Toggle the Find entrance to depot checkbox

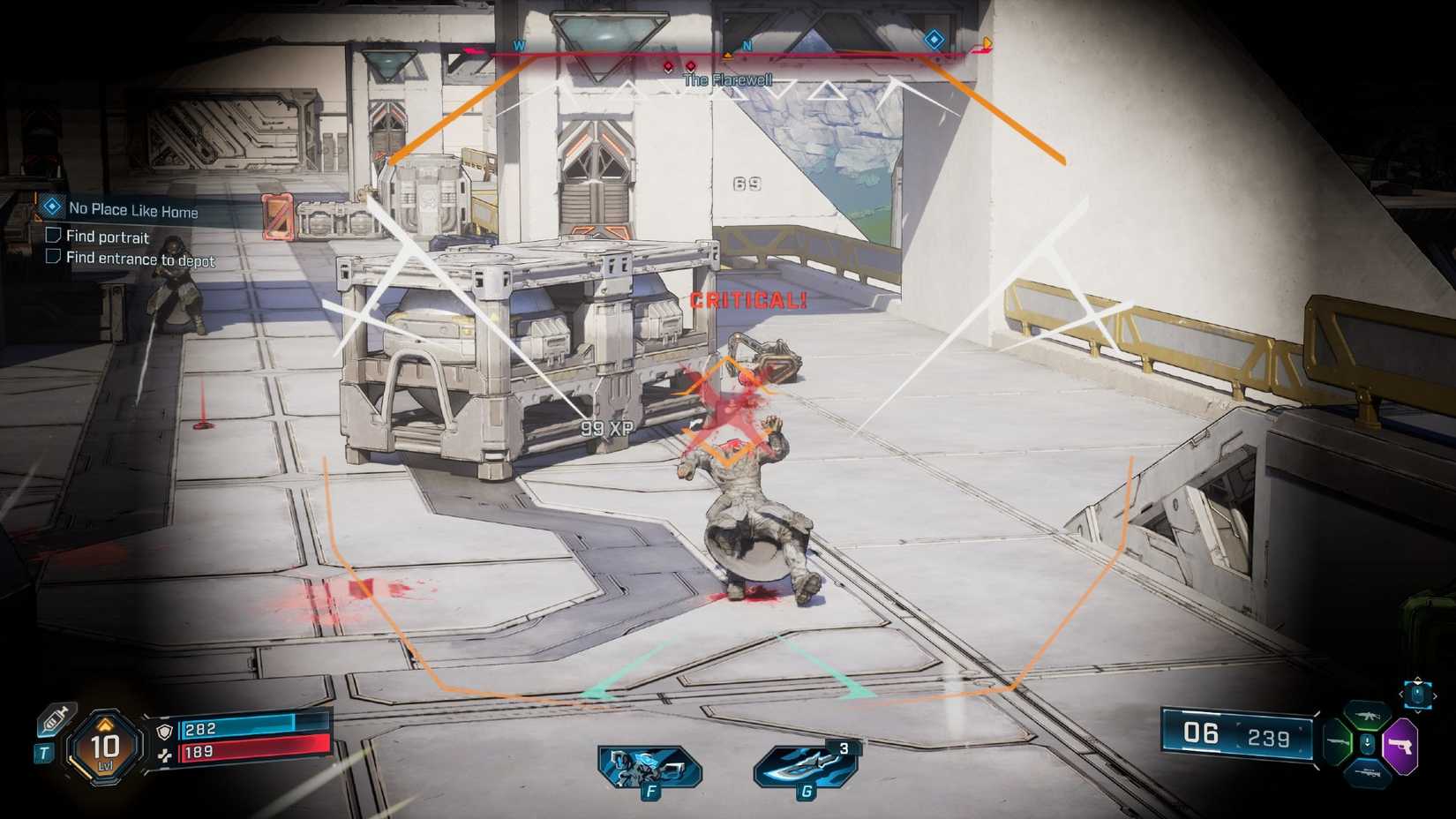point(55,259)
